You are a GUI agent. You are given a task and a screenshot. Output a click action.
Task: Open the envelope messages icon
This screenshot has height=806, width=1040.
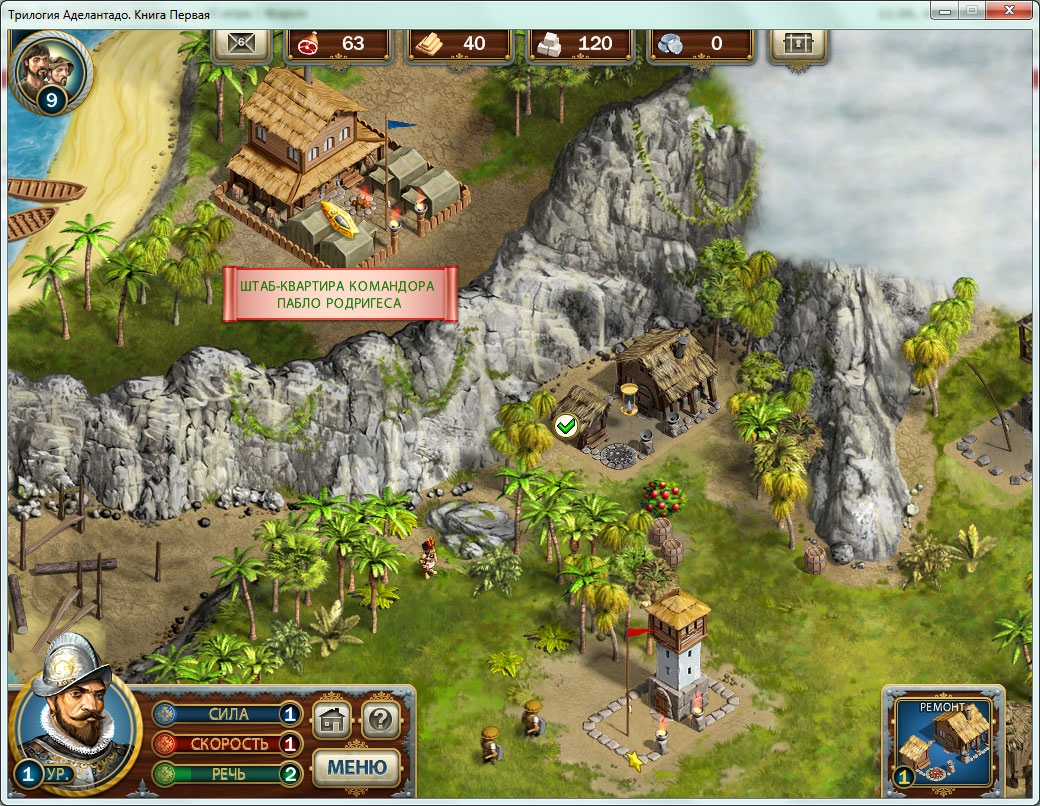click(241, 44)
